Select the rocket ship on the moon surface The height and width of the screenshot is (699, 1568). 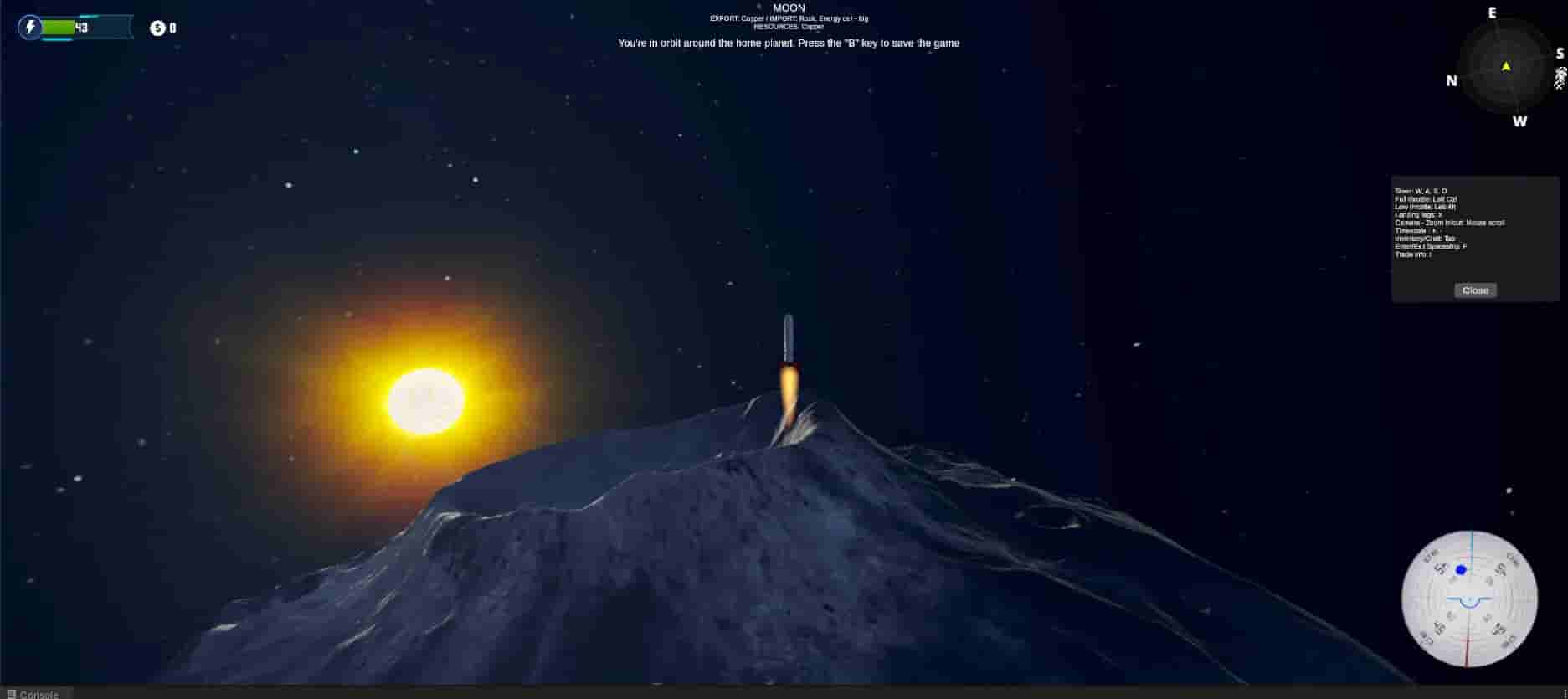coord(788,335)
